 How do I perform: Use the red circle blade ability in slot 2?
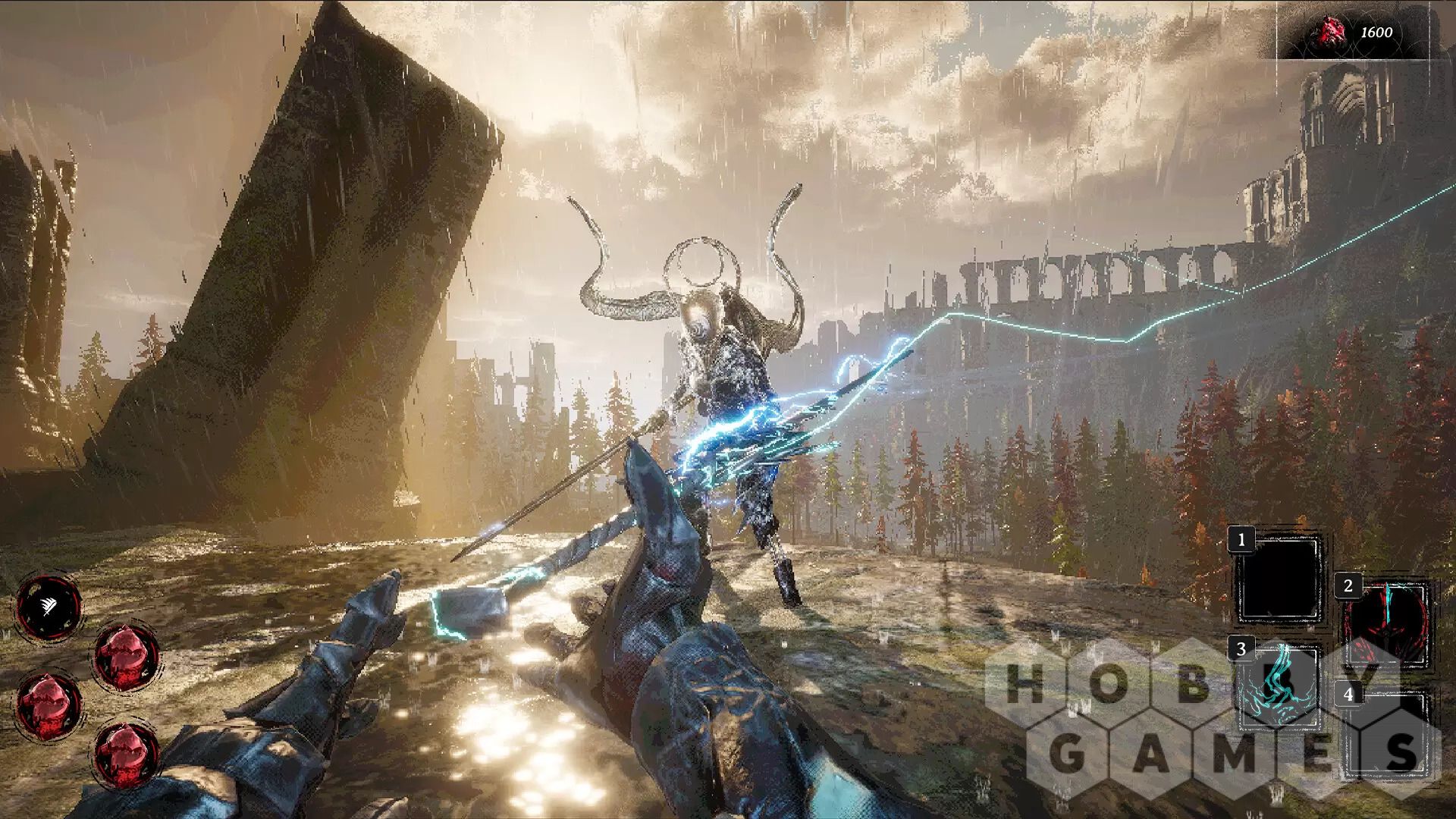coord(1386,623)
